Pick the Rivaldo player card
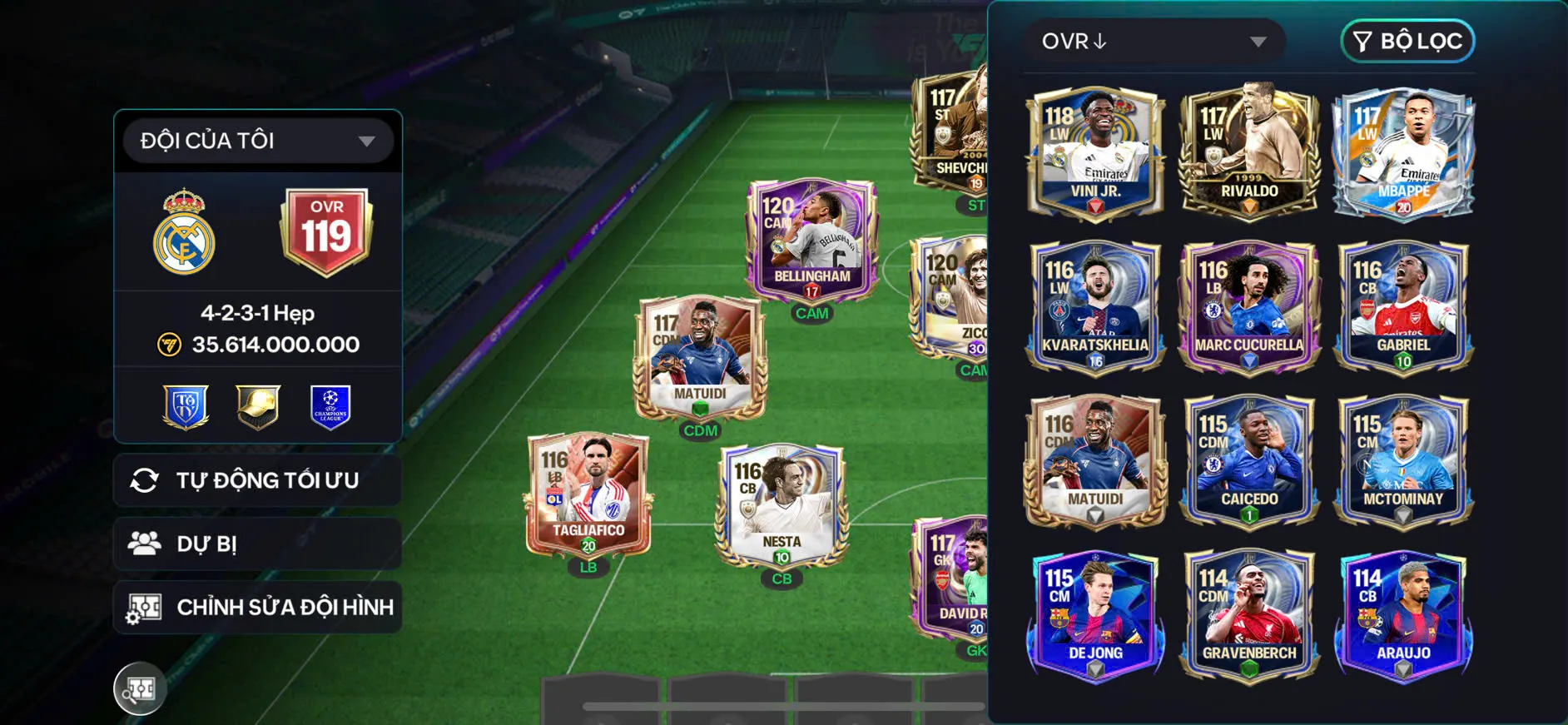This screenshot has height=725, width=1568. (x=1248, y=152)
